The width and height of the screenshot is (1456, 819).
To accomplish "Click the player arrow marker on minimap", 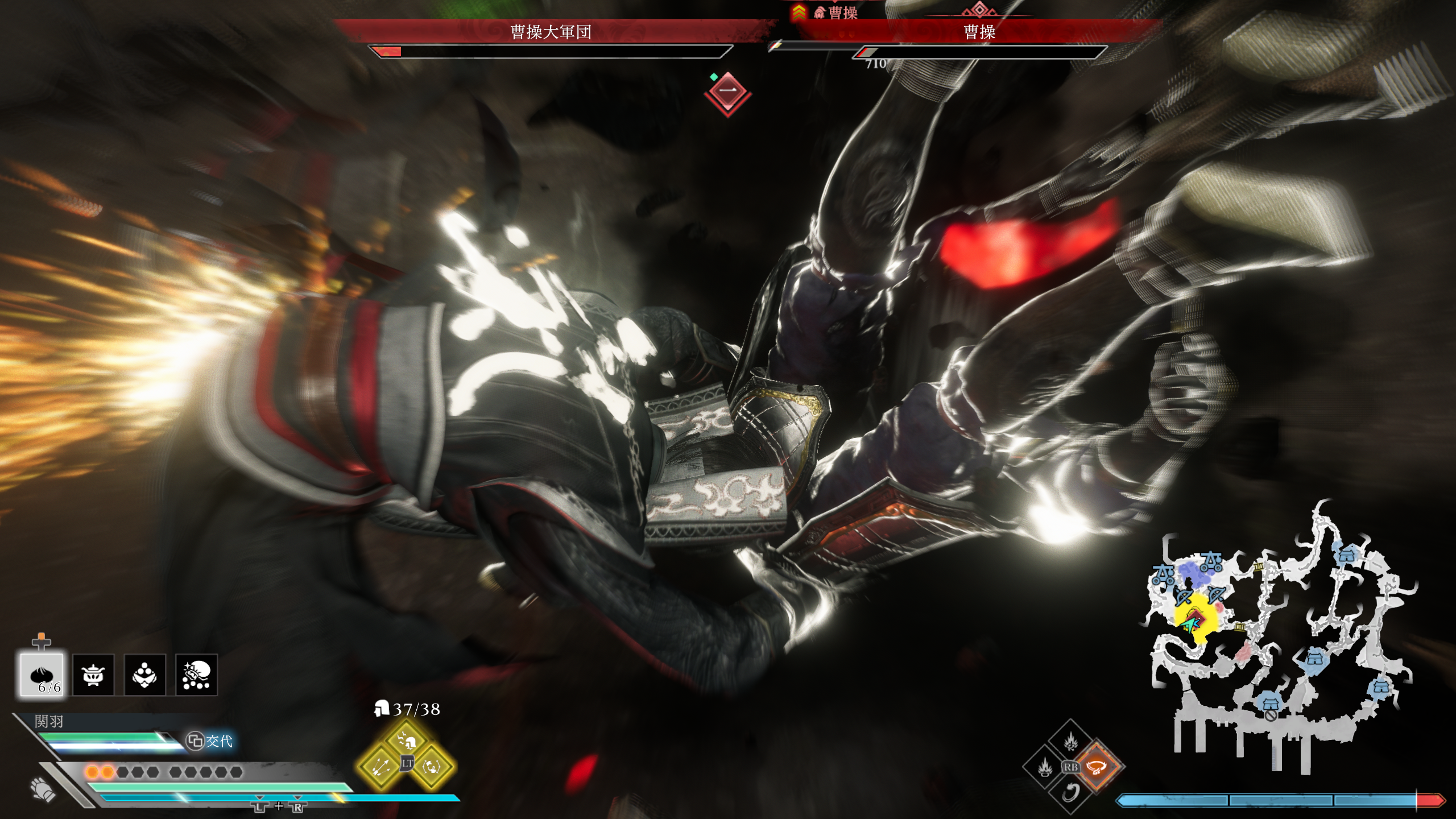I will tap(1189, 624).
